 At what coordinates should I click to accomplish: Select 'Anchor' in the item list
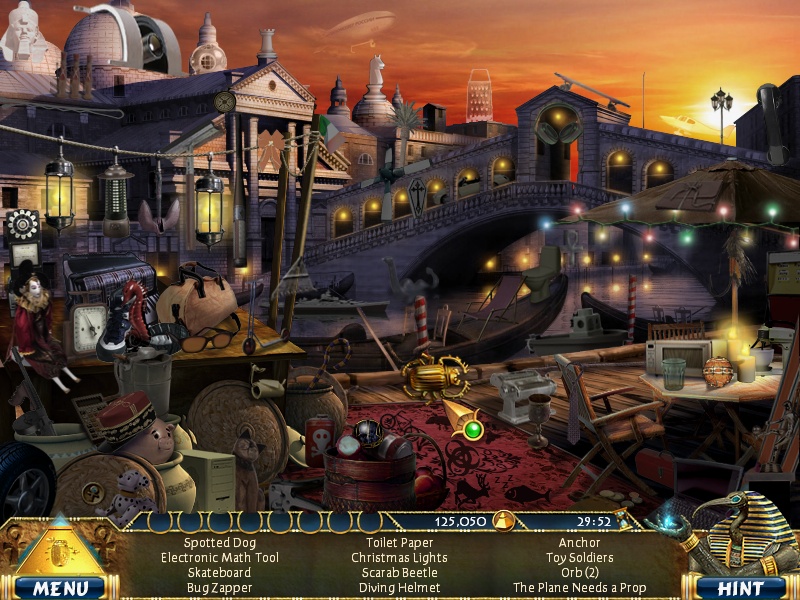tap(579, 543)
